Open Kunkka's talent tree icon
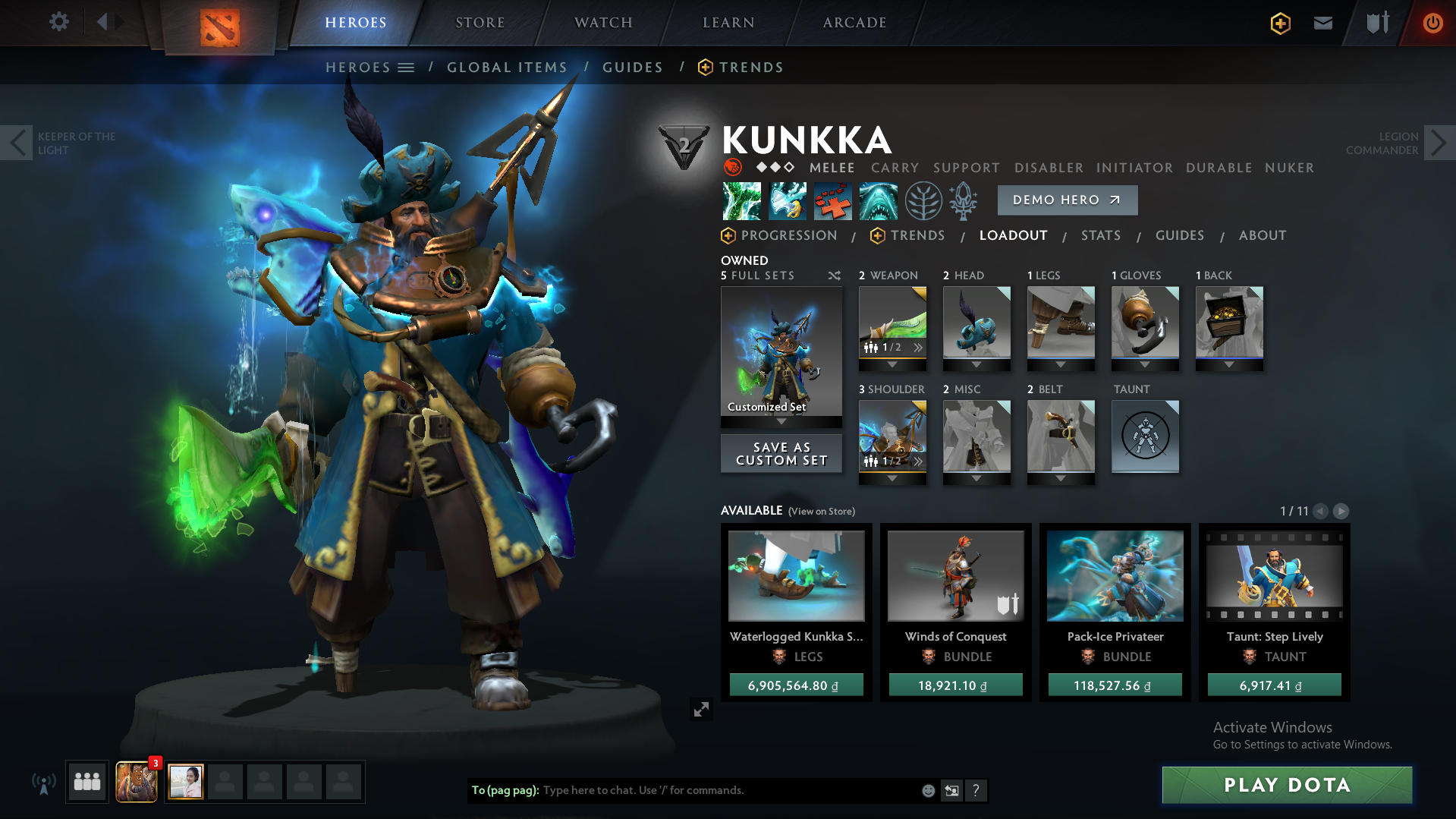 pos(923,201)
